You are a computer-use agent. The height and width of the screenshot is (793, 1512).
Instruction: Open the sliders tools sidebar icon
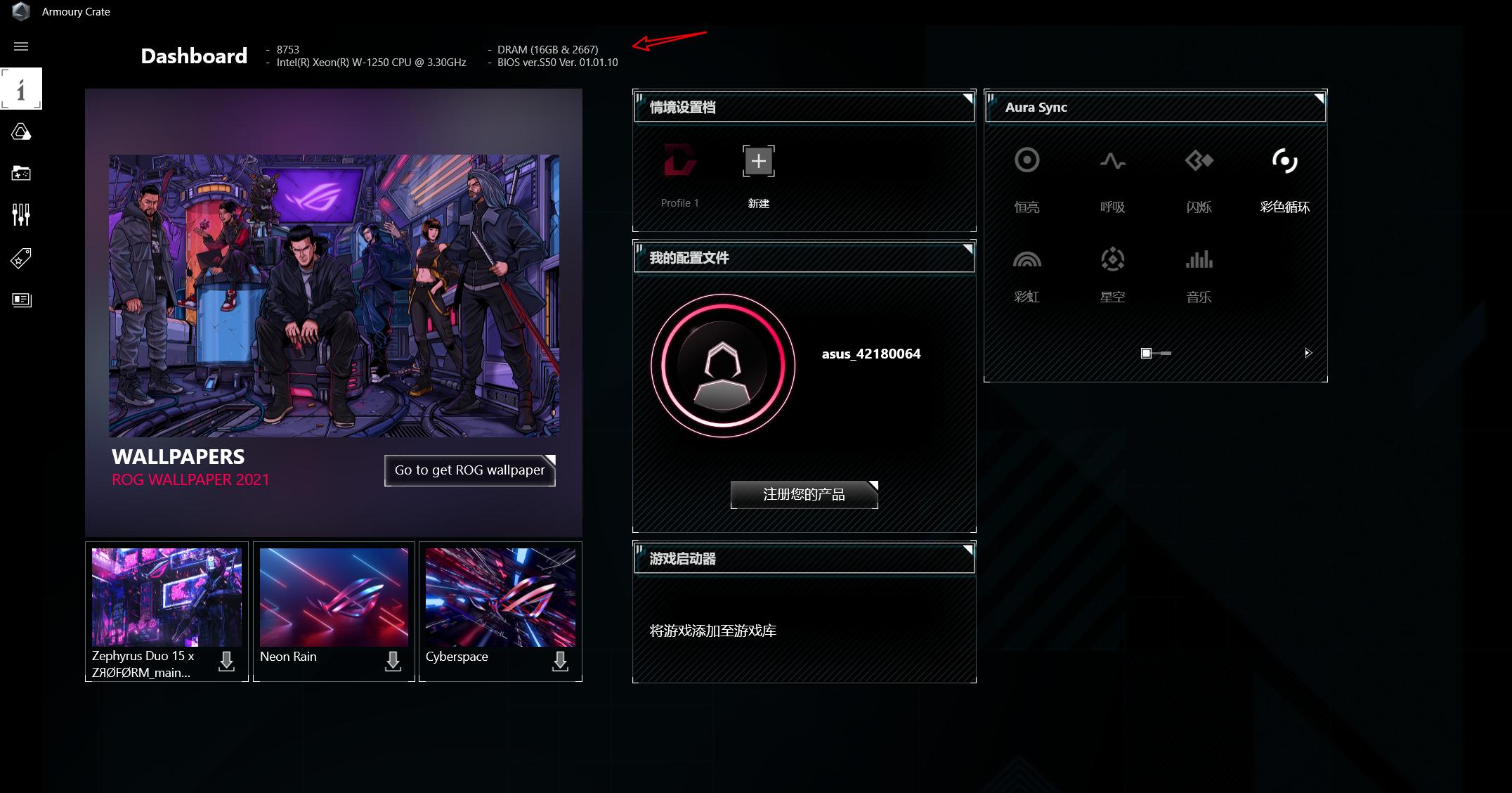coord(21,214)
